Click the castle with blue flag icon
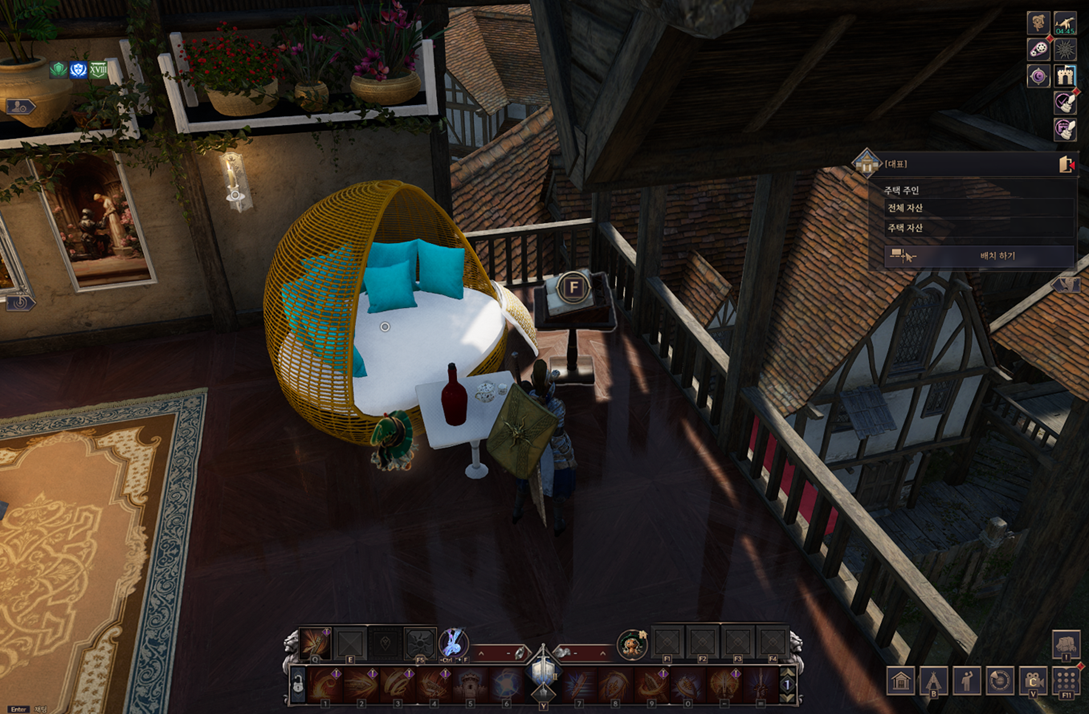 1065,75
